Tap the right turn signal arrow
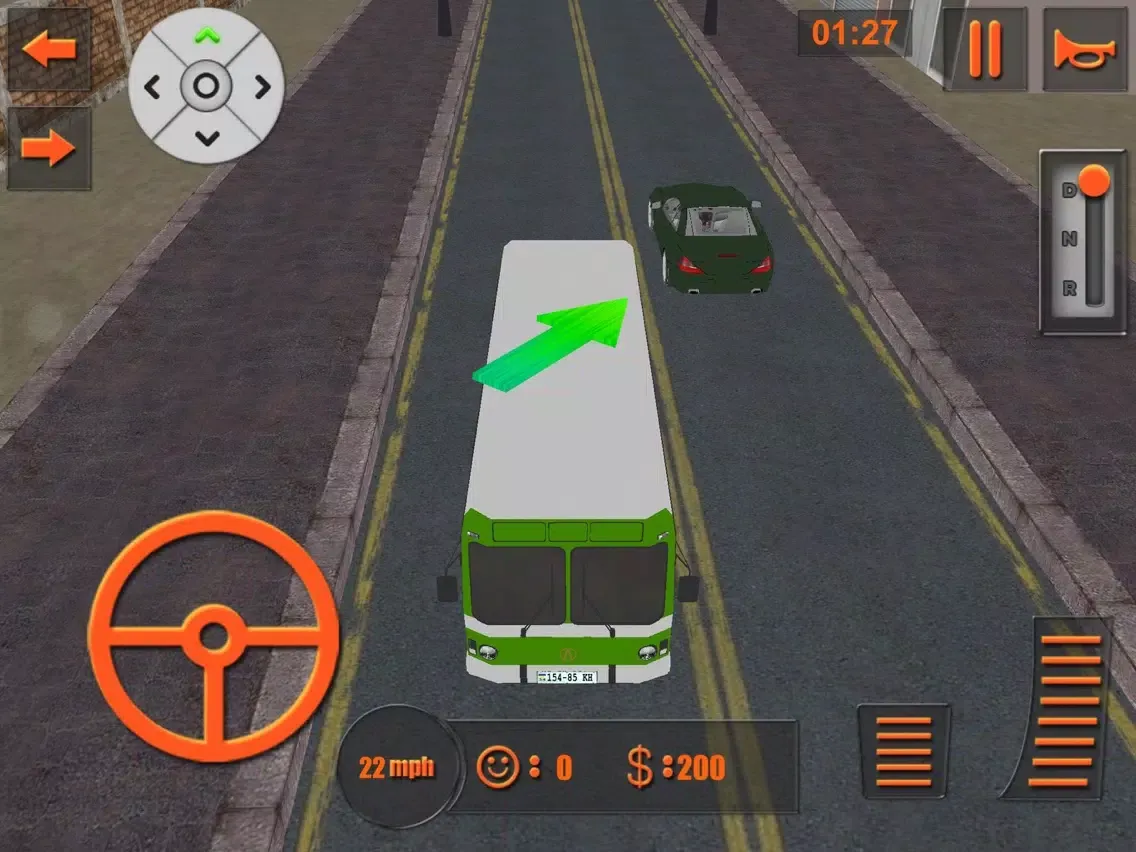 pyautogui.click(x=49, y=149)
